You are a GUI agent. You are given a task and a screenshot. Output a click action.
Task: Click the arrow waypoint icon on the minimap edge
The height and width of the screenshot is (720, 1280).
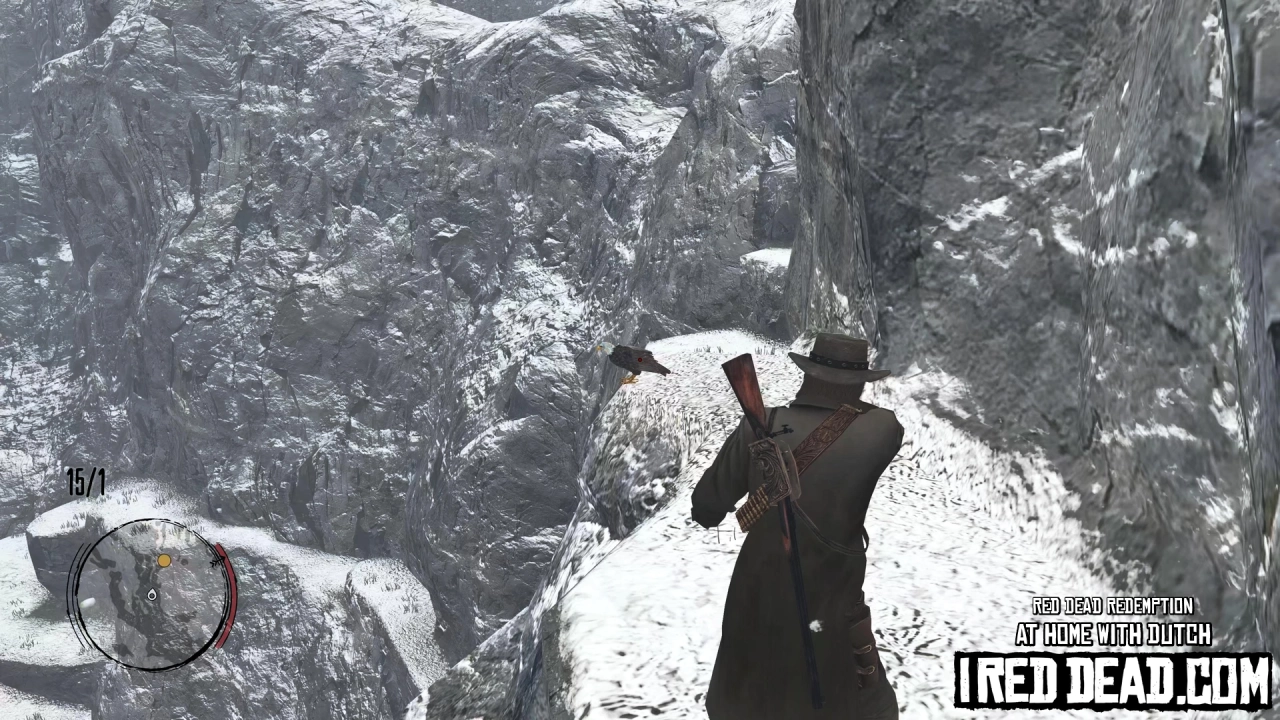(x=217, y=561)
